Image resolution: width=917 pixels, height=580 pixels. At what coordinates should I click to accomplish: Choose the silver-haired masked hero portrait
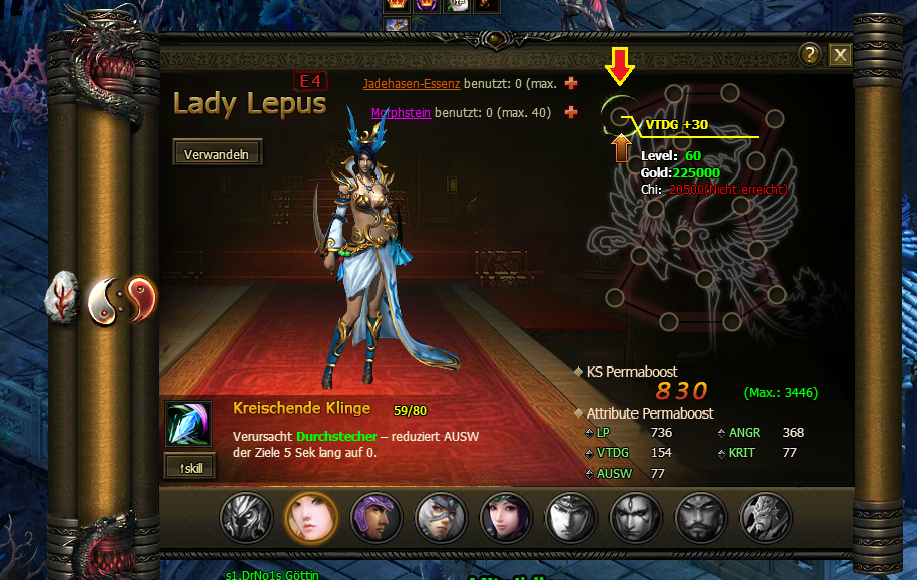click(441, 517)
